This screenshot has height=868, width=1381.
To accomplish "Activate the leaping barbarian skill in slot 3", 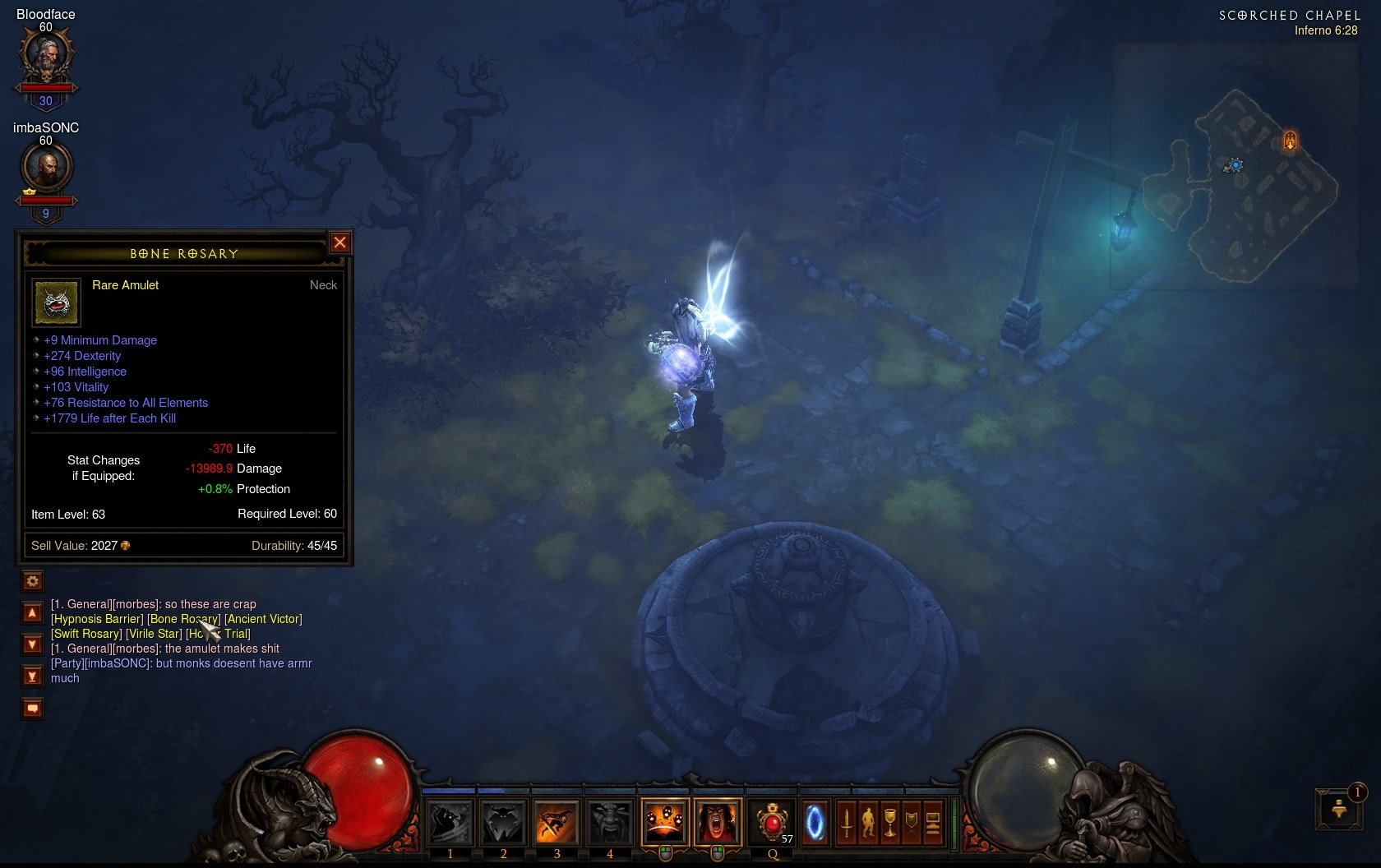I will click(x=557, y=821).
